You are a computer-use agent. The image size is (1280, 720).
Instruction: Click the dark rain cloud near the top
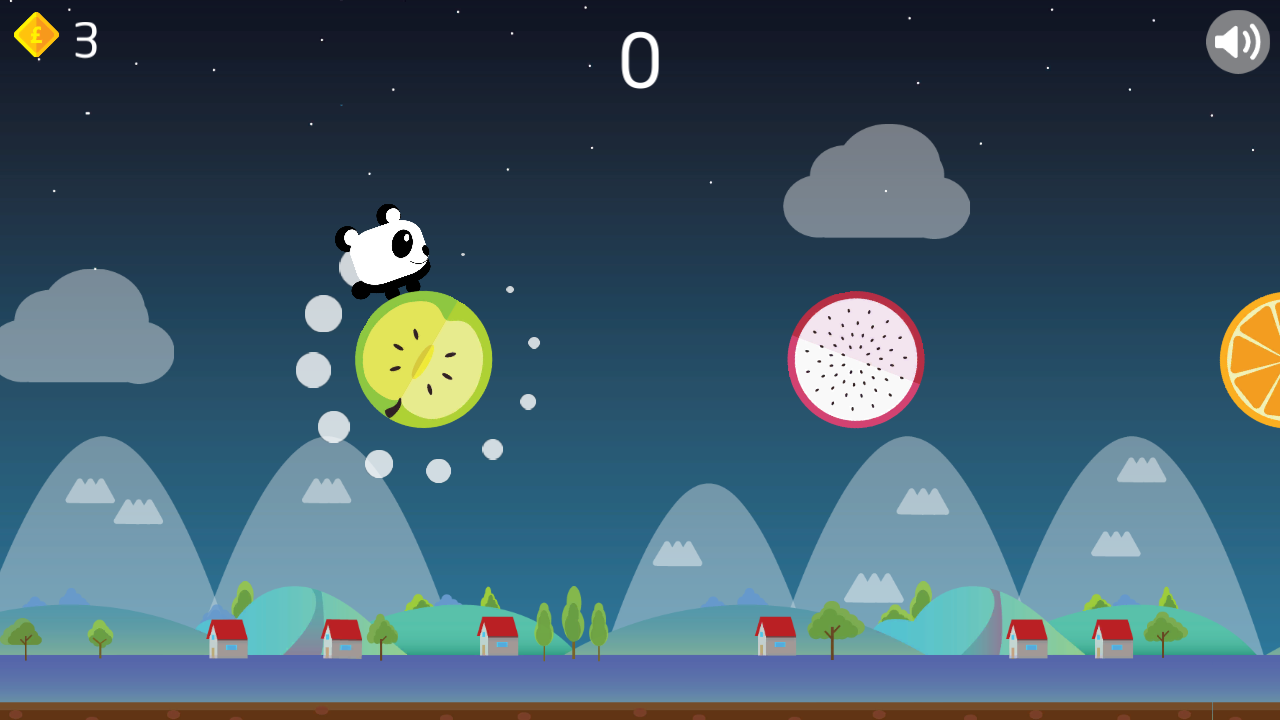[x=875, y=180]
